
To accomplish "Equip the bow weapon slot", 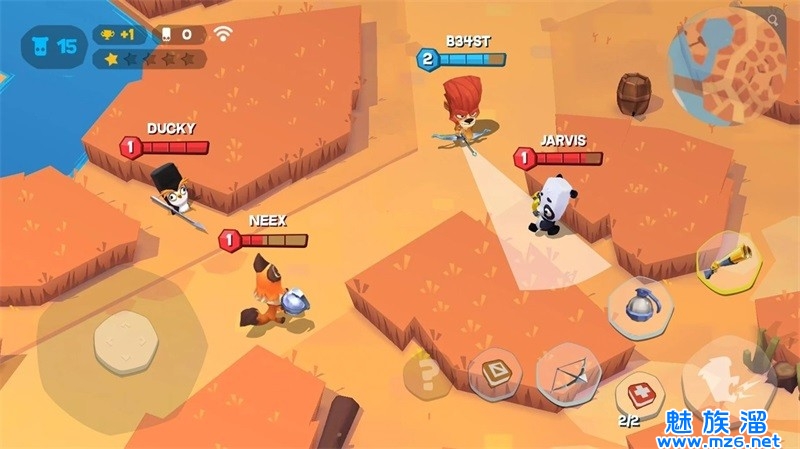I will pyautogui.click(x=568, y=375).
